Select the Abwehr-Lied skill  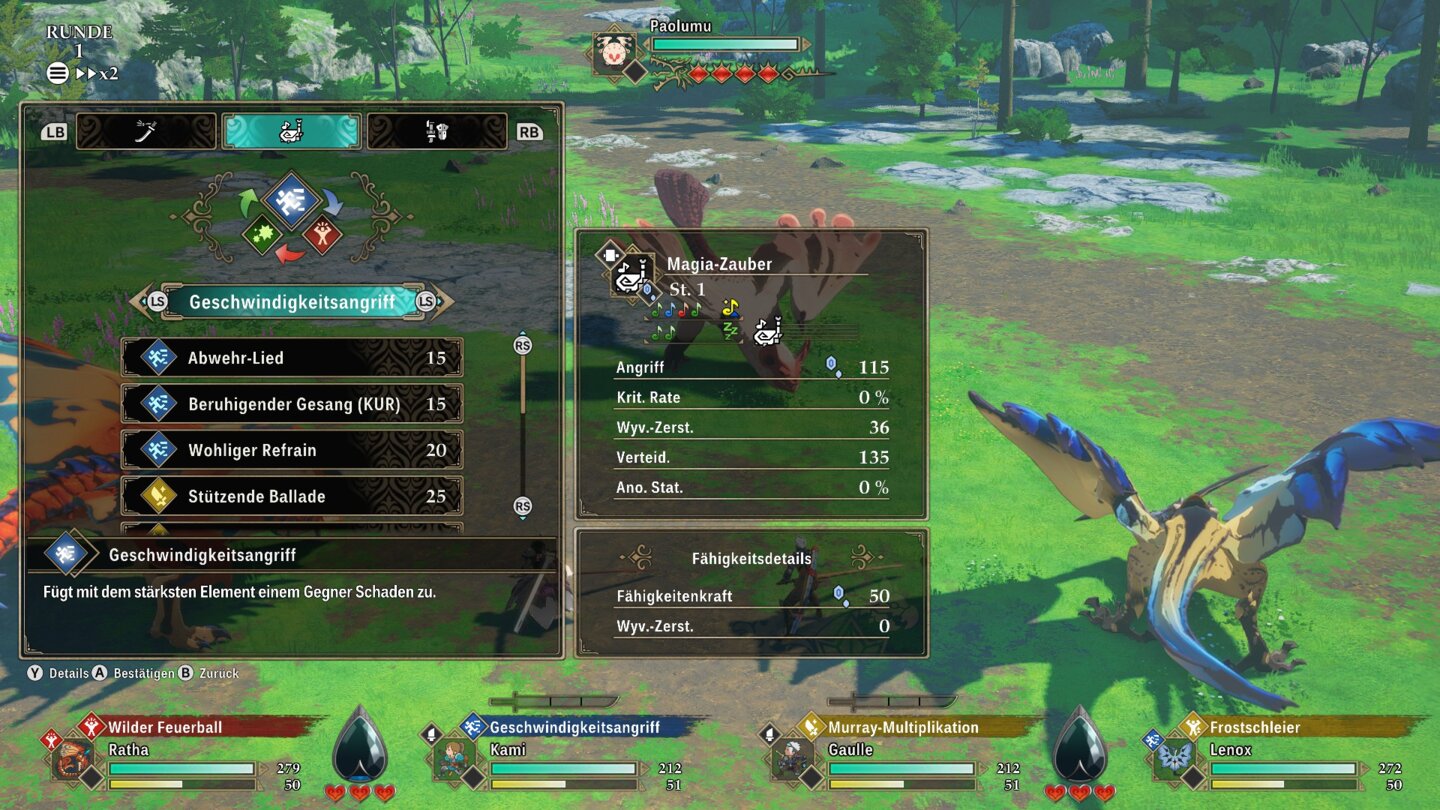coord(291,358)
